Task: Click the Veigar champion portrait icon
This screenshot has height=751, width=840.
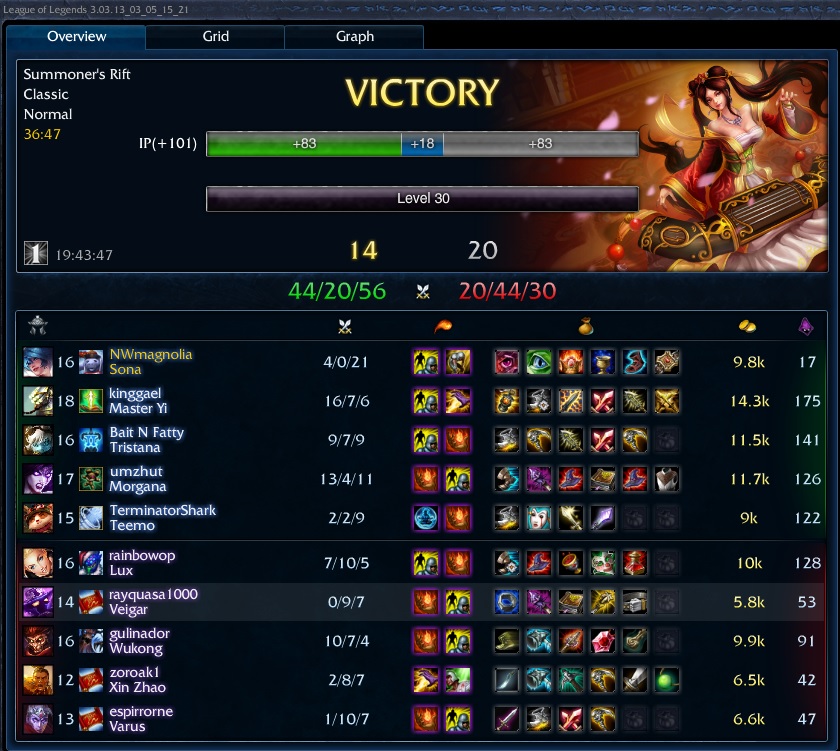Action: [x=37, y=602]
